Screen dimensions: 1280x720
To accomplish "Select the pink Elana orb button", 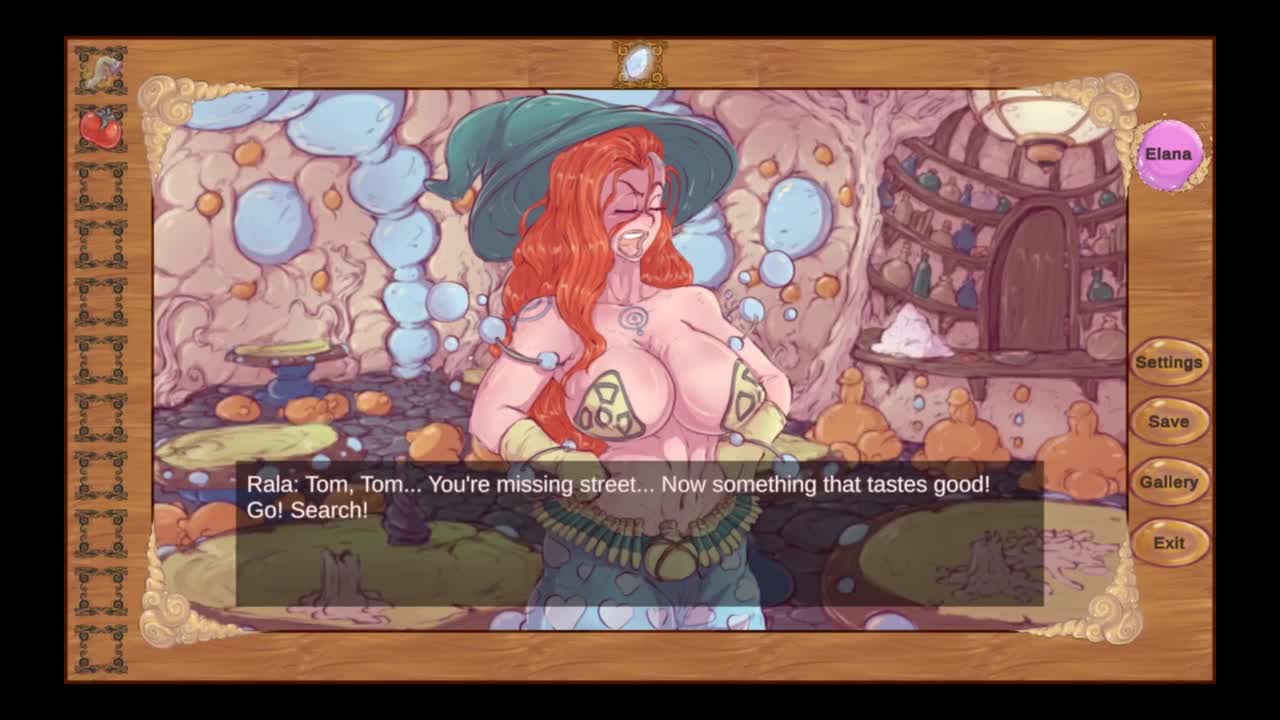I will (x=1168, y=155).
